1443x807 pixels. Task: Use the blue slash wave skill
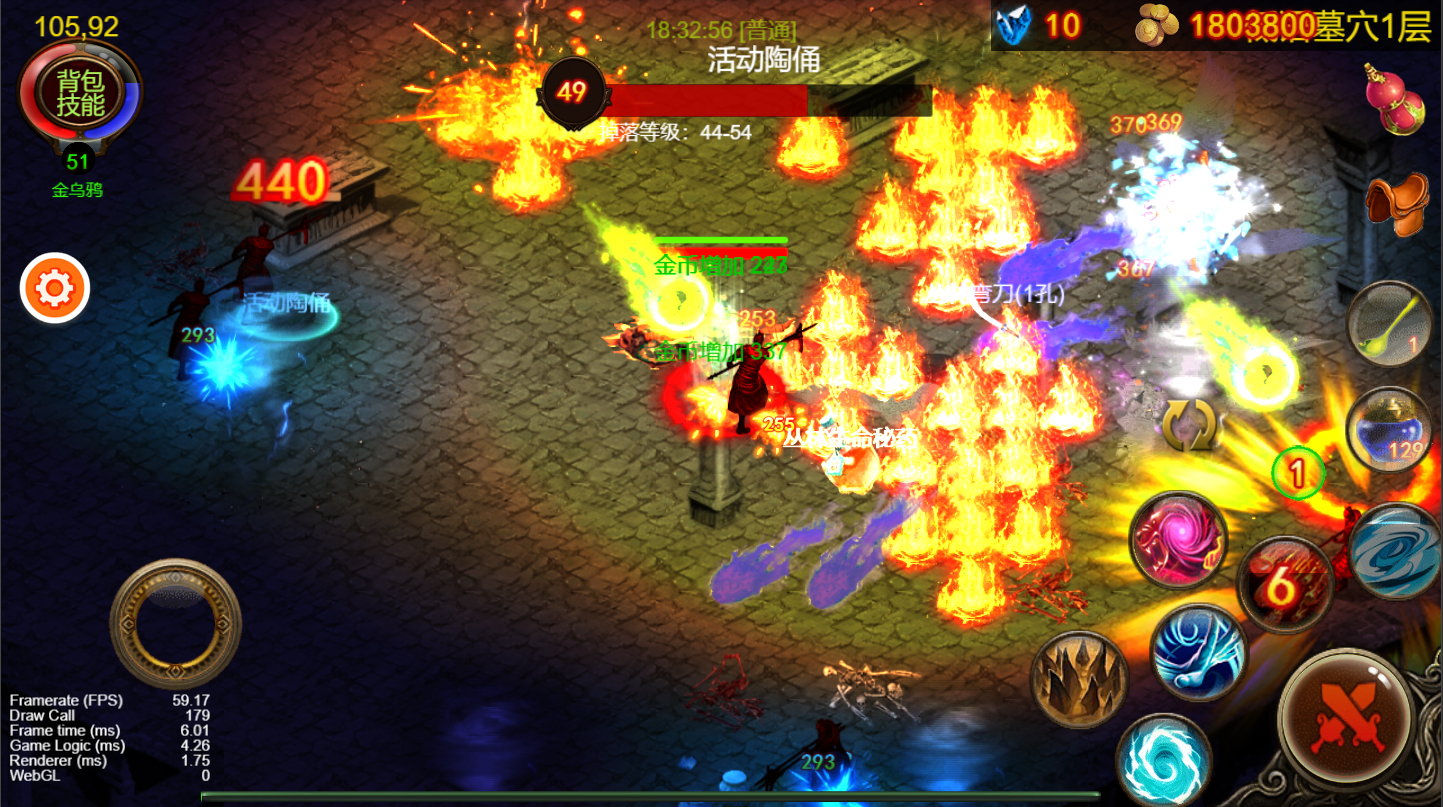click(1198, 651)
